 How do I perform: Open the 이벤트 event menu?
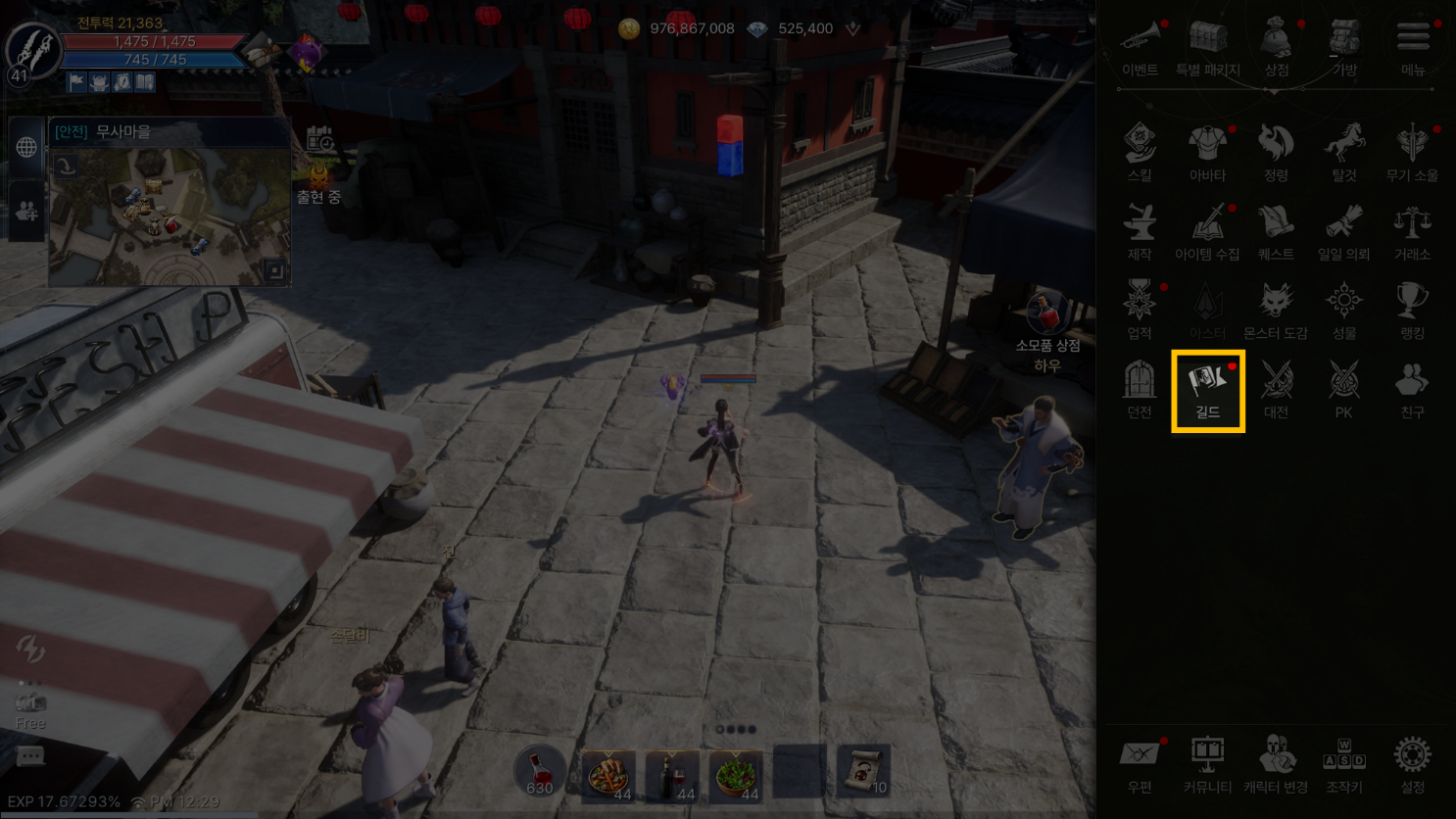(1140, 46)
